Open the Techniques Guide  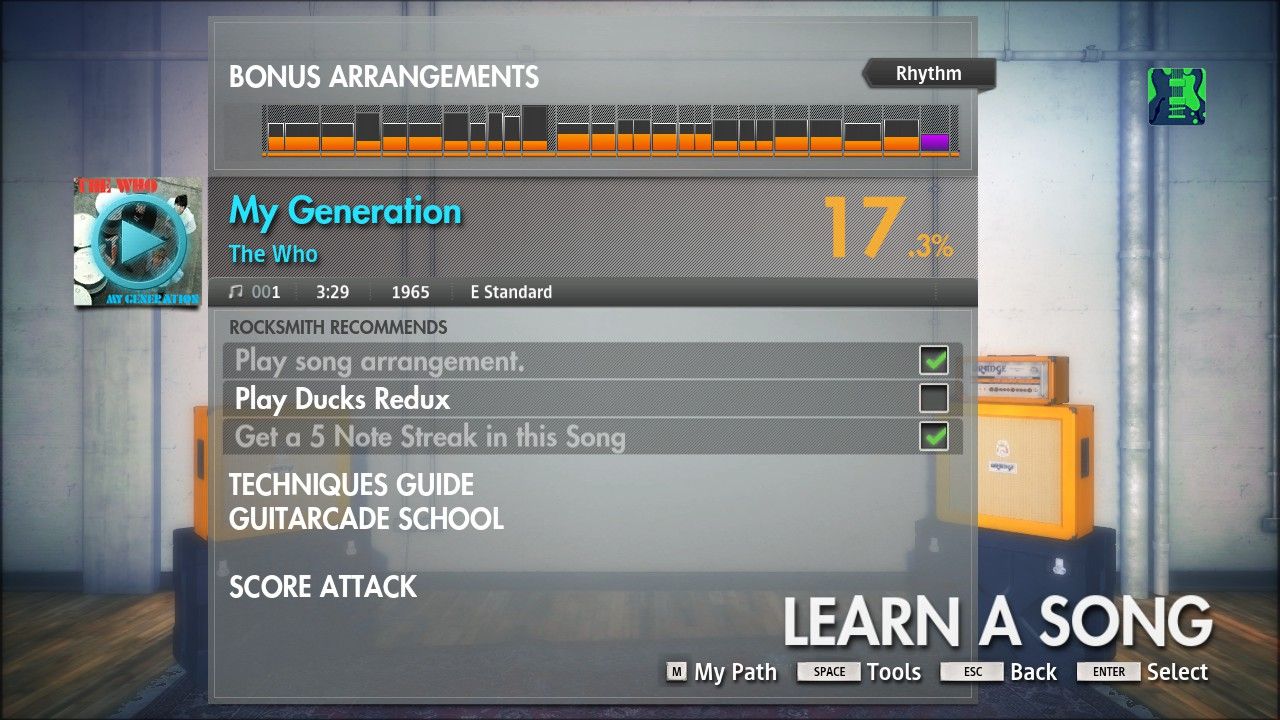[x=351, y=485]
